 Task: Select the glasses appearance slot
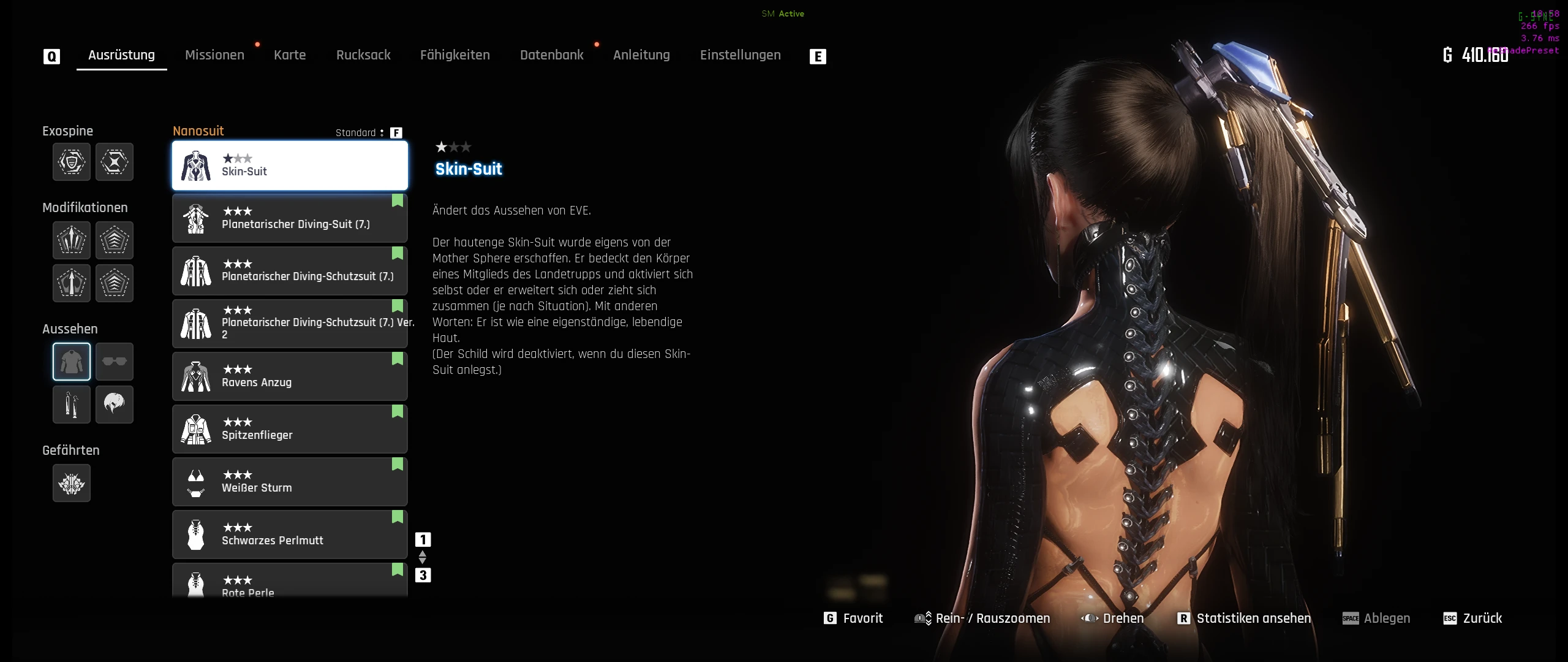[x=115, y=362]
